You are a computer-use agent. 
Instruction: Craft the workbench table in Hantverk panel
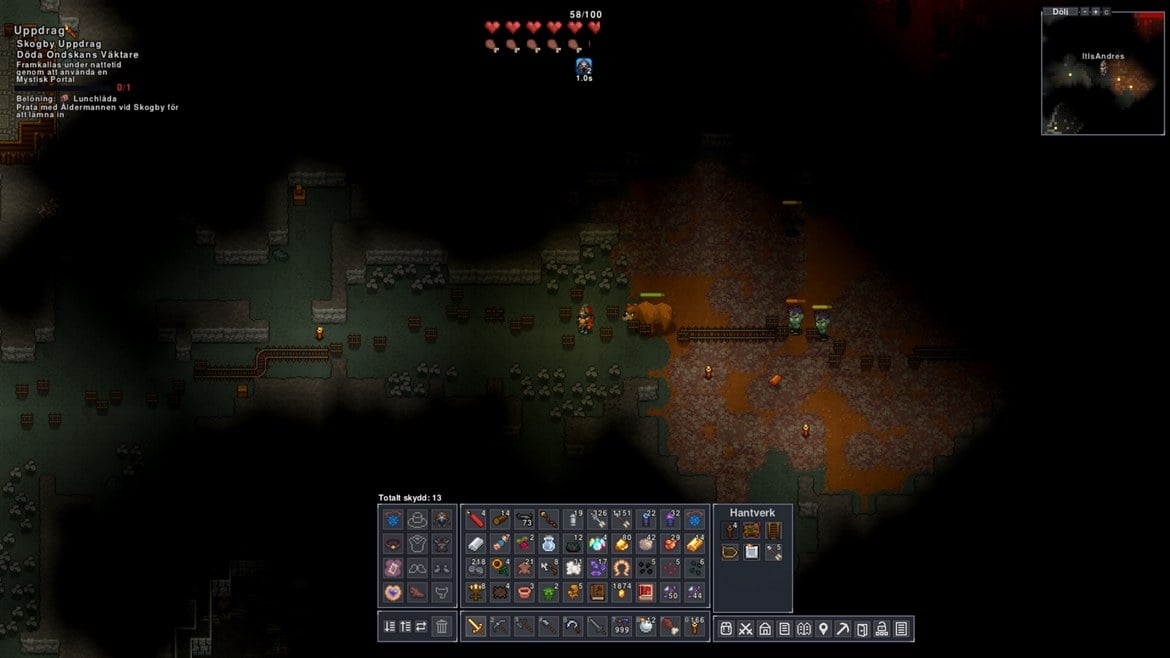(751, 531)
